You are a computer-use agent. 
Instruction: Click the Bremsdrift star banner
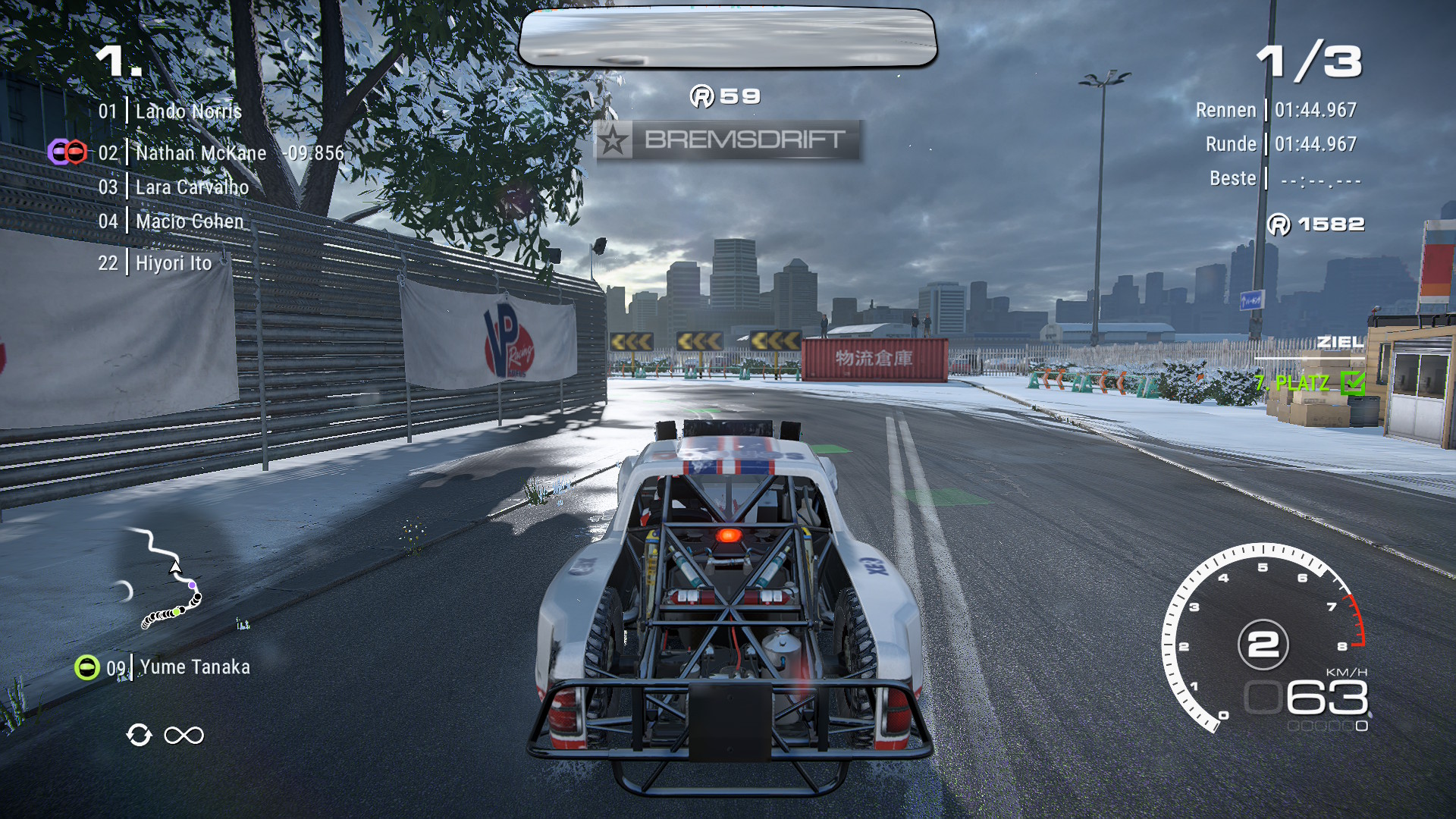click(726, 140)
